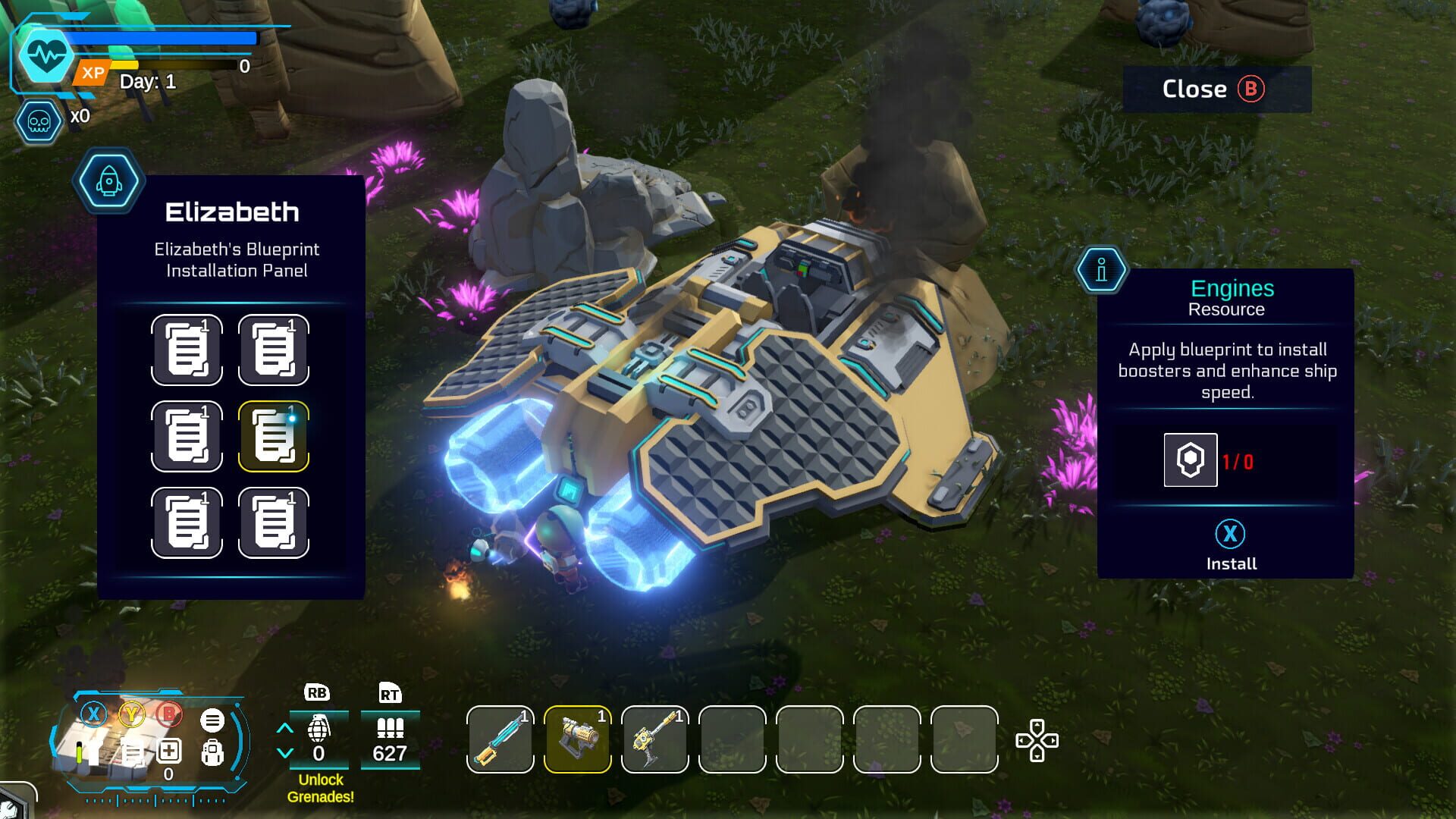Click the info icon on the Engines panel

1100,269
